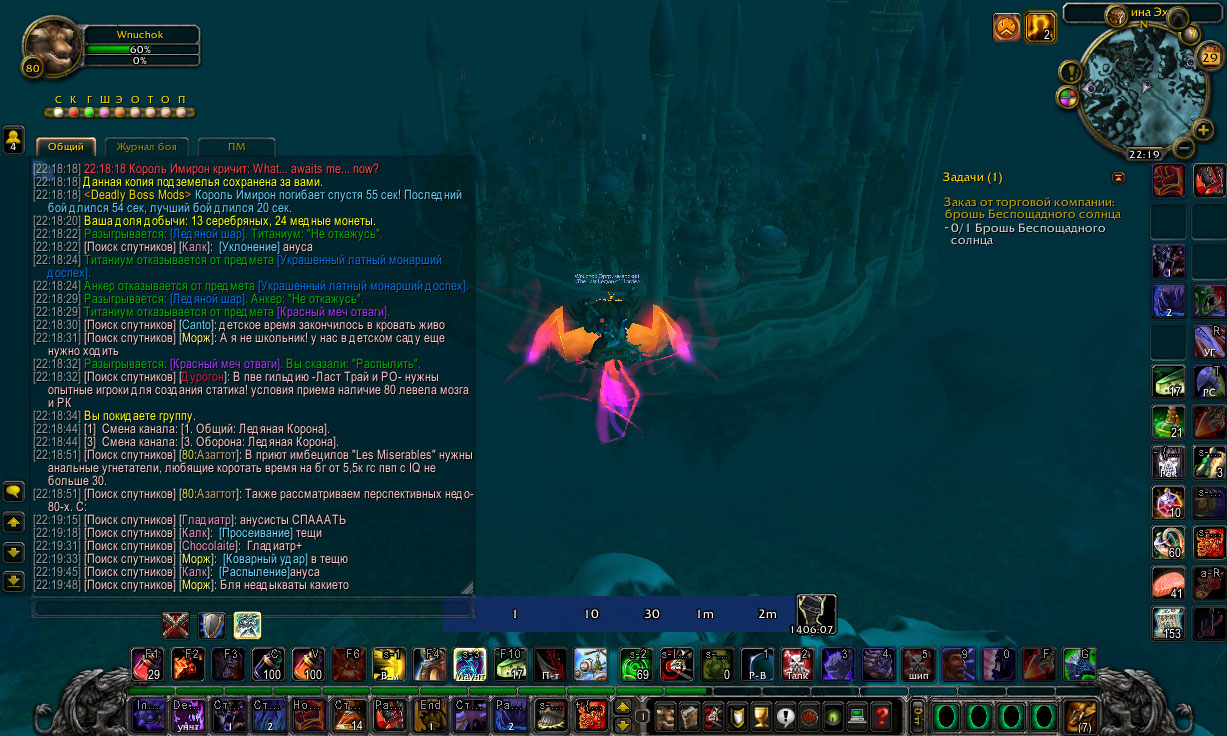This screenshot has width=1227, height=736.
Task: Switch to the Журнал боя chat tab
Action: point(146,147)
